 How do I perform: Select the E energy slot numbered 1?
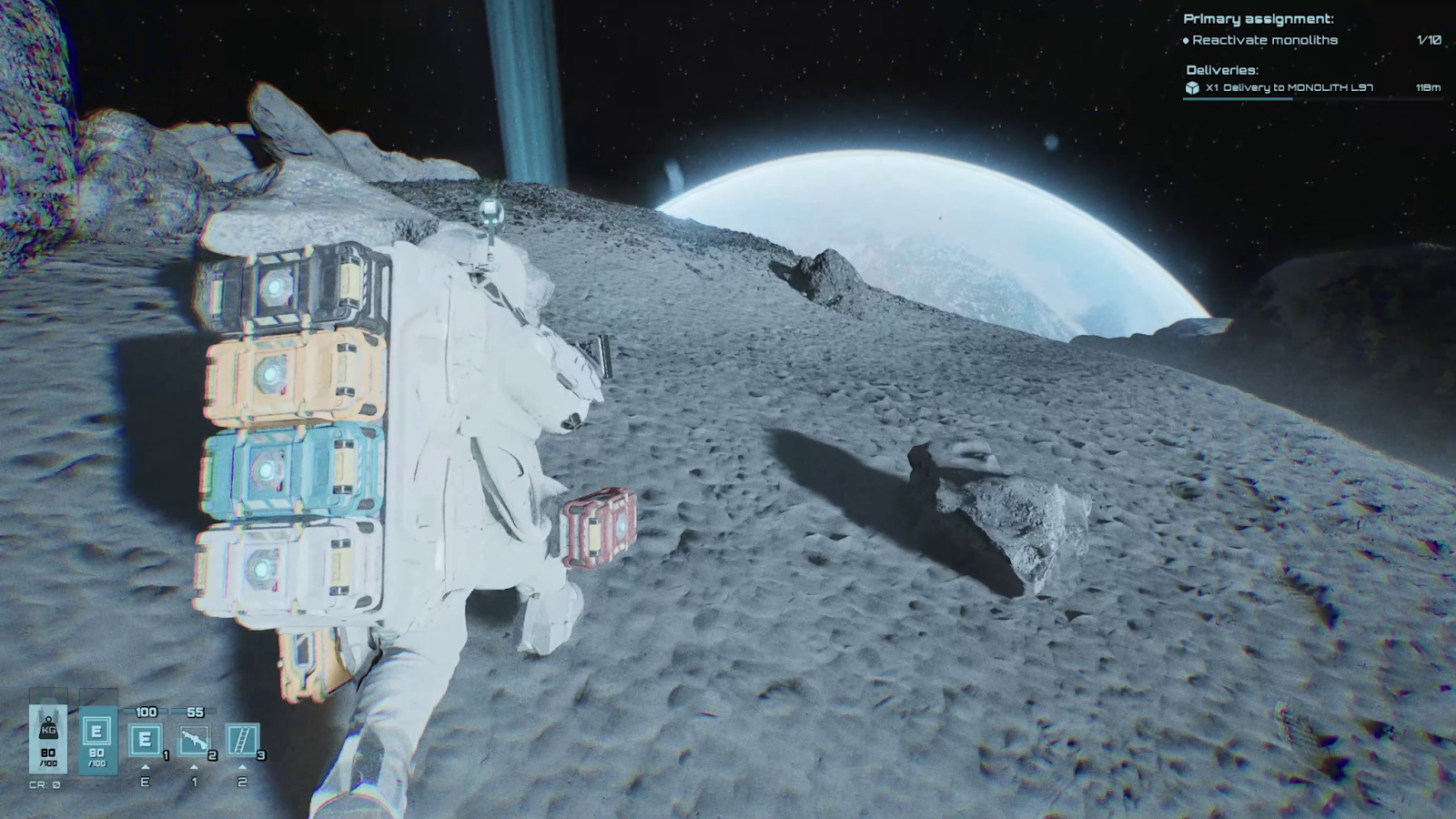[x=146, y=741]
